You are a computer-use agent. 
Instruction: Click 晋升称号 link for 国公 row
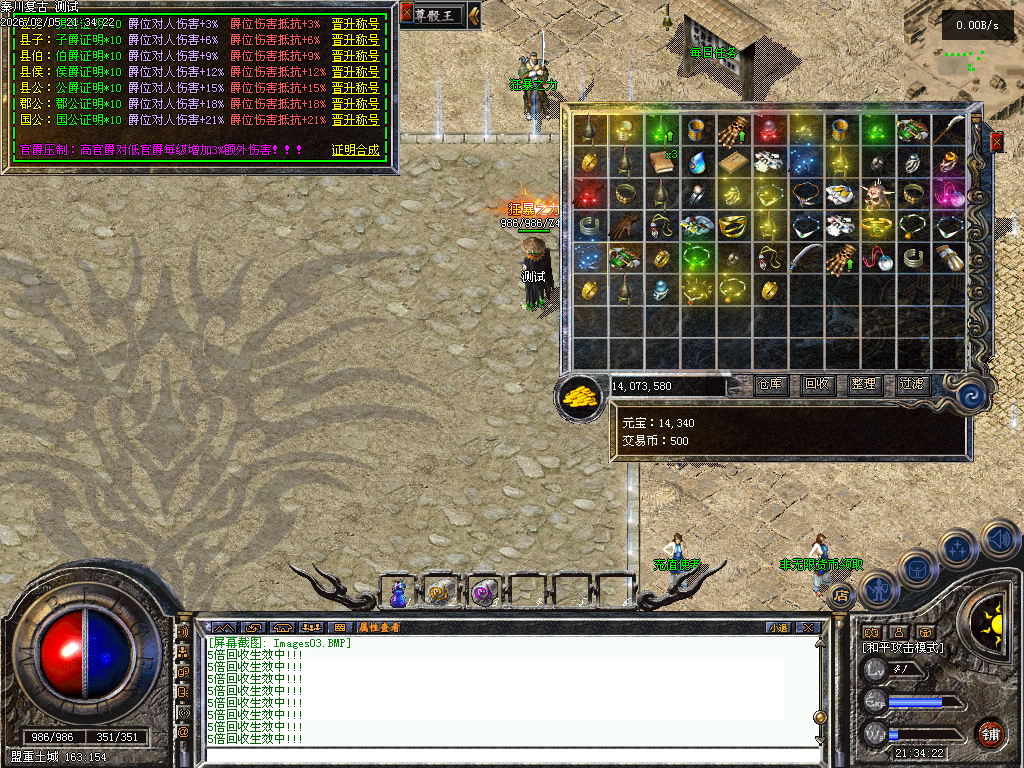355,120
